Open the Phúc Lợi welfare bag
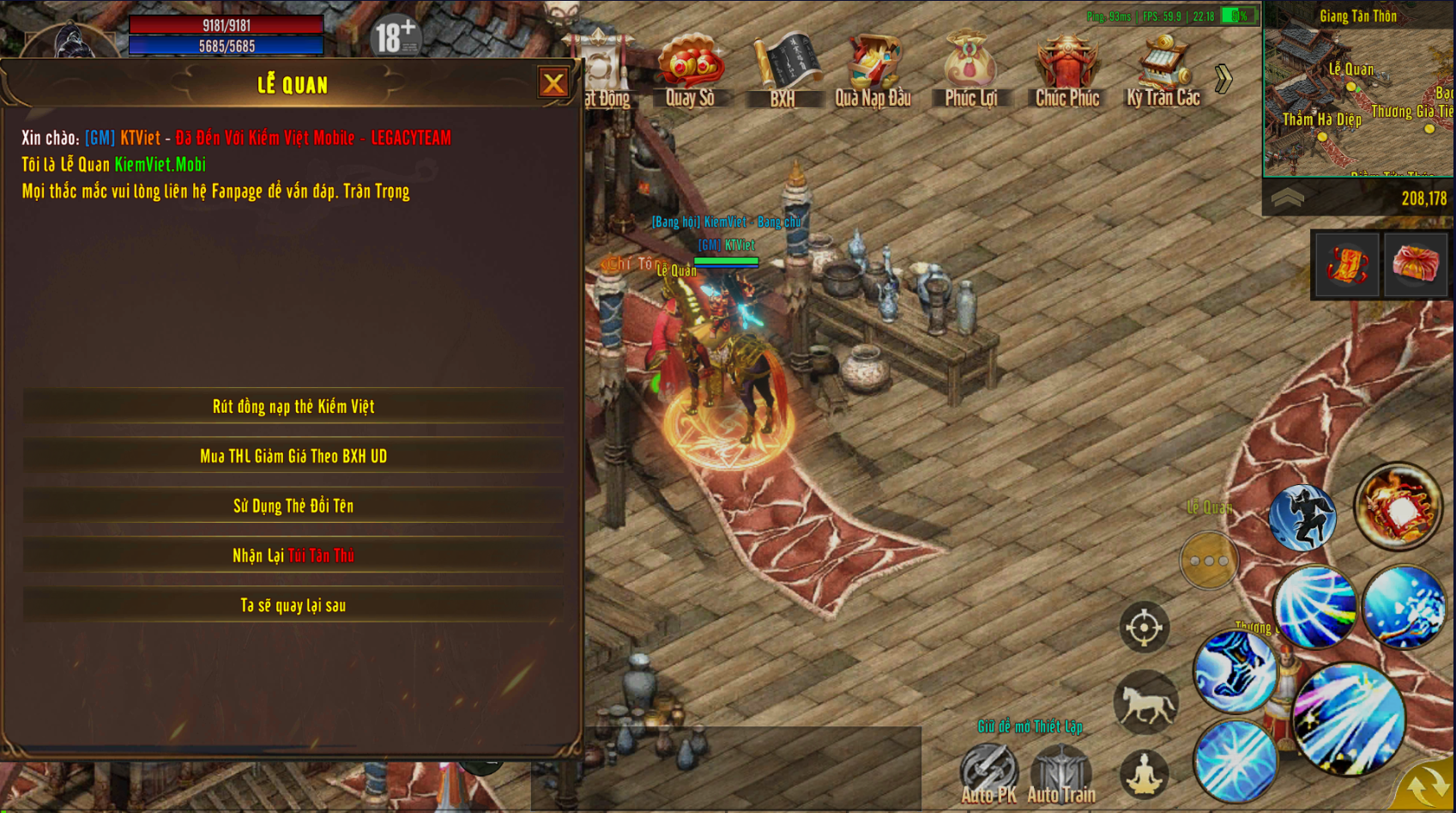 click(x=970, y=70)
